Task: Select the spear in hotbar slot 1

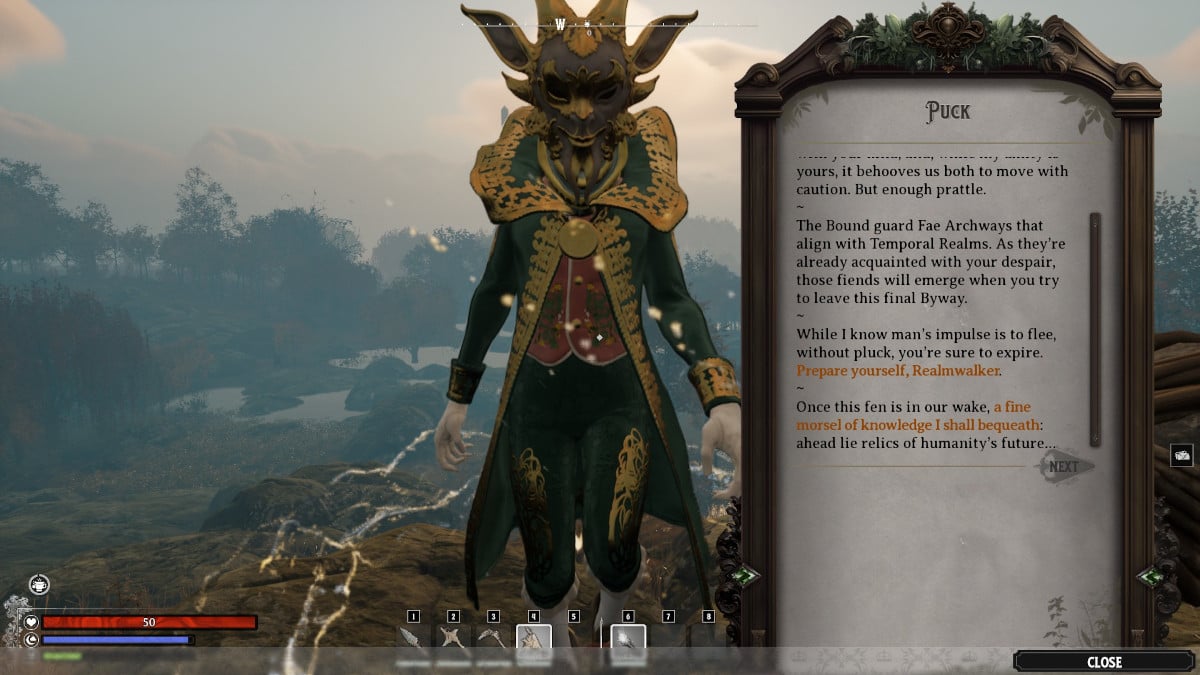Action: pos(413,639)
